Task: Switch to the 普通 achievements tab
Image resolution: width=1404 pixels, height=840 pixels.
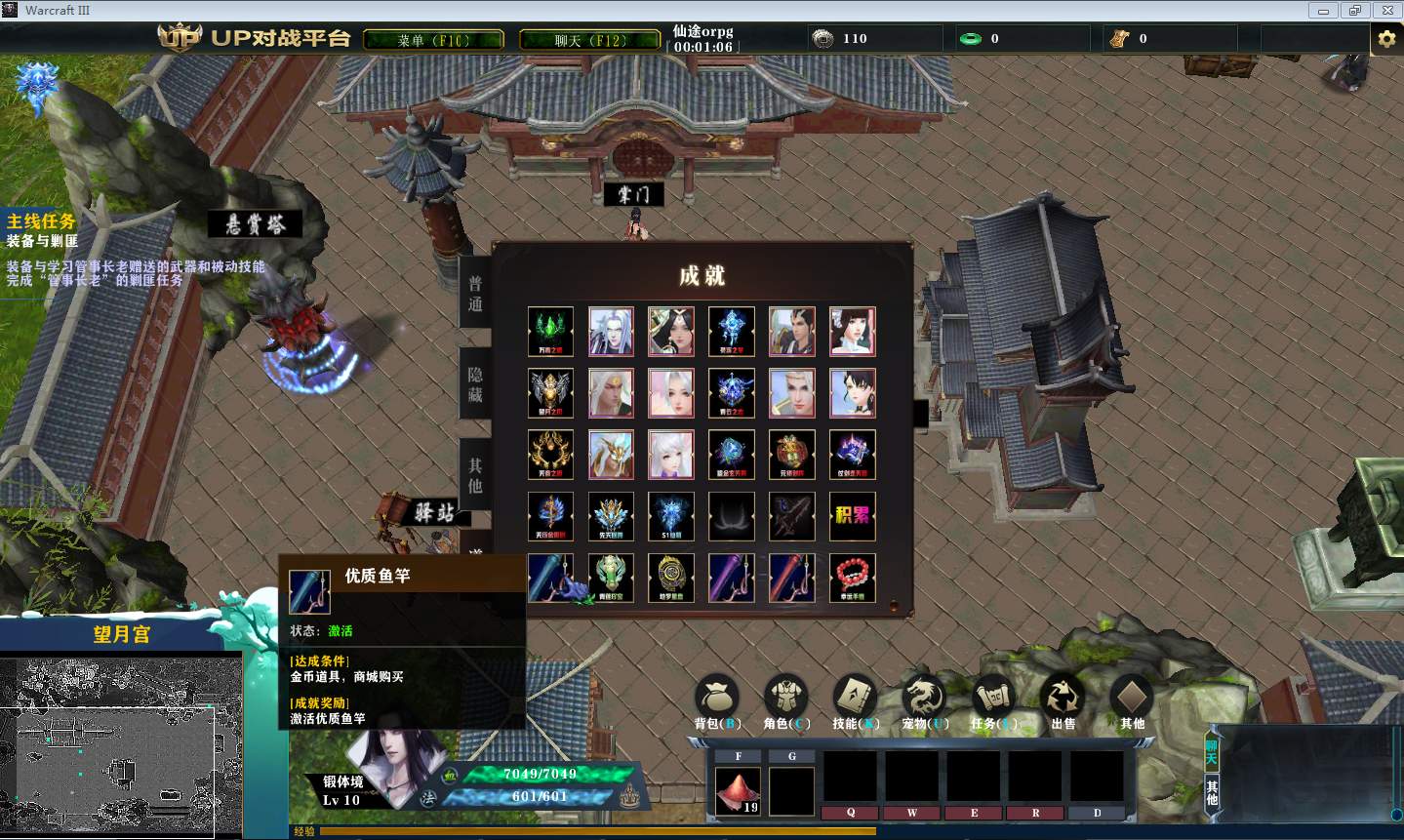Action: point(475,294)
